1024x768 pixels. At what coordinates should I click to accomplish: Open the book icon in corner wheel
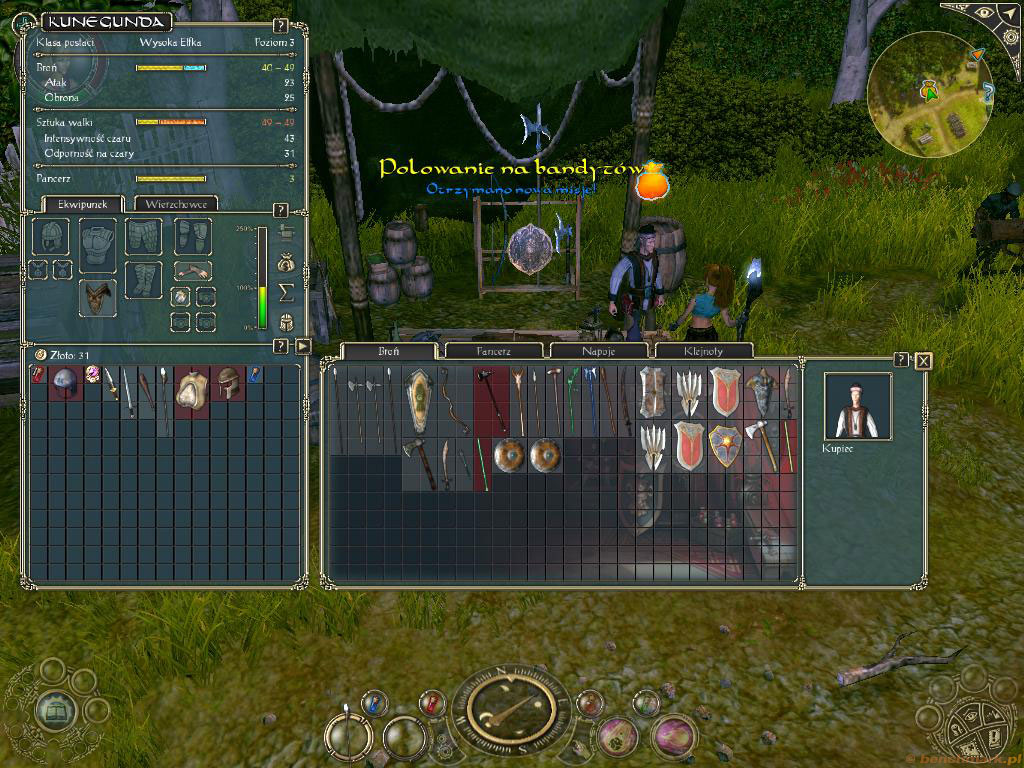tap(55, 710)
